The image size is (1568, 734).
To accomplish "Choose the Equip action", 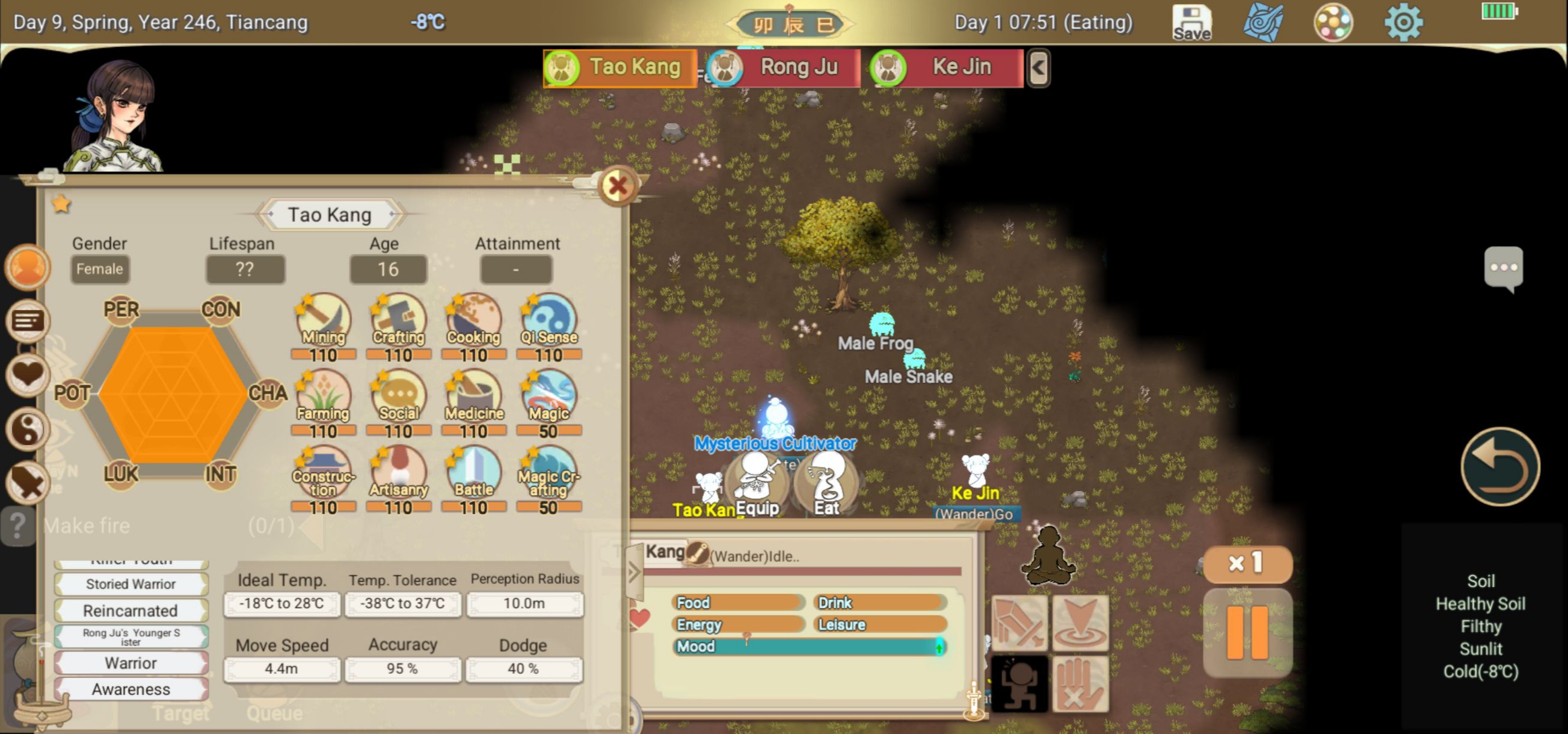I will 757,483.
